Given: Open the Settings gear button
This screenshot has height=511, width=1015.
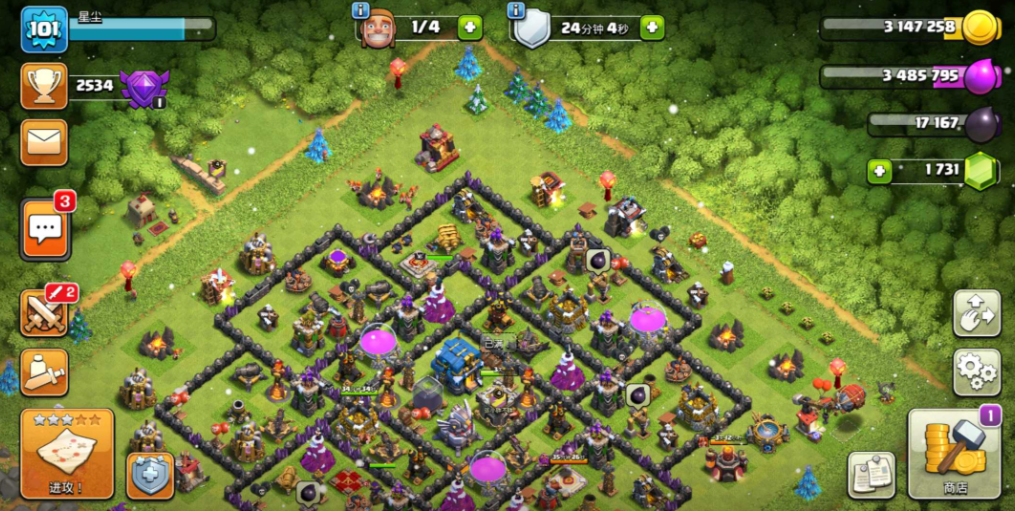Looking at the screenshot, I should [976, 372].
